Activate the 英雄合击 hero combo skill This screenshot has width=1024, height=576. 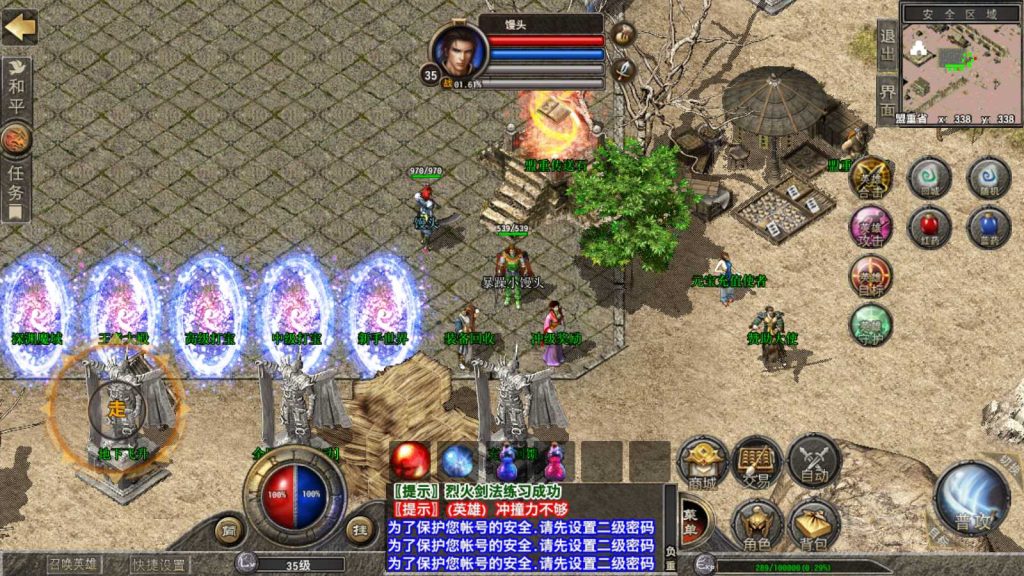871,178
